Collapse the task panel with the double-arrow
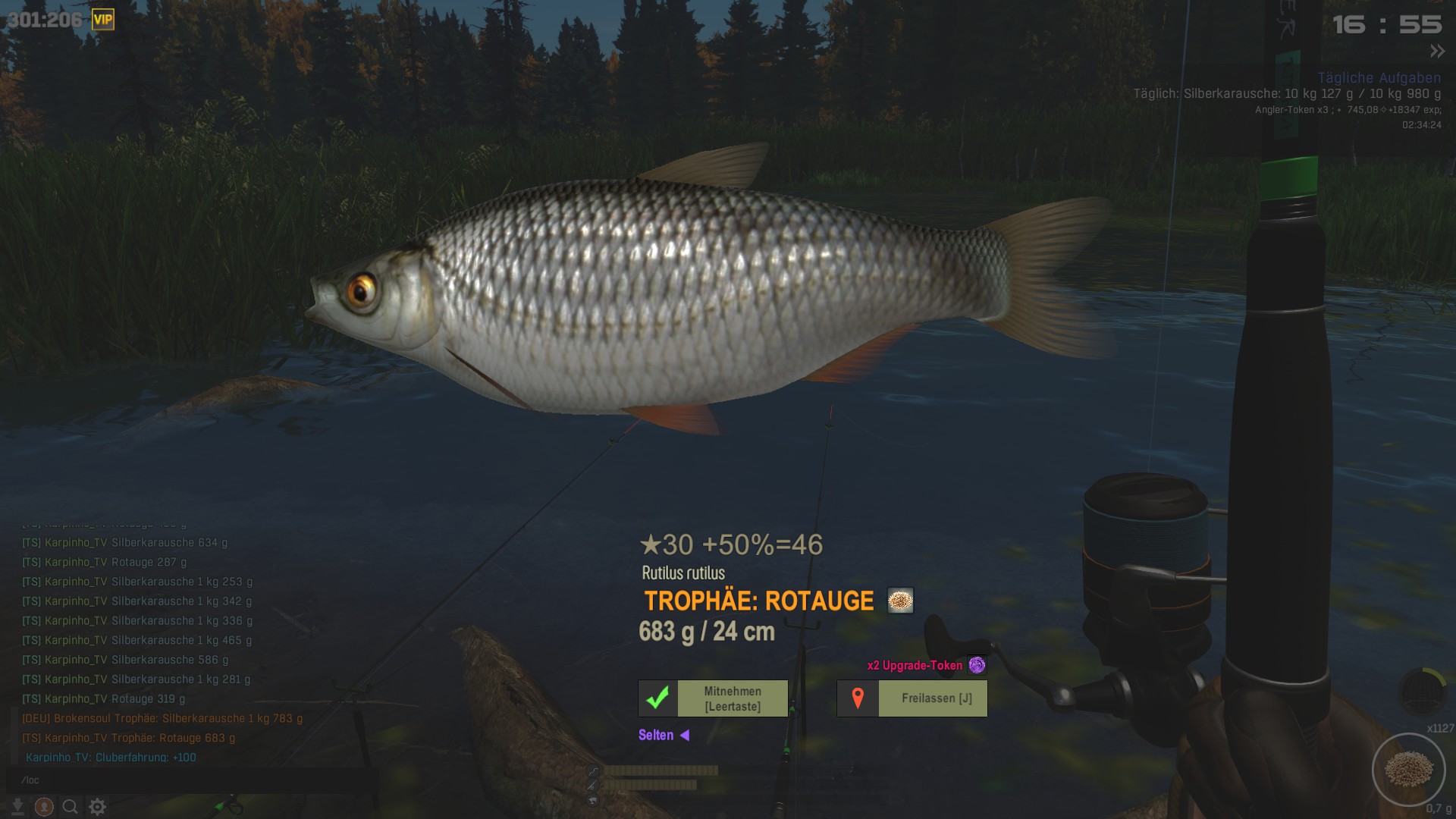1456x819 pixels. tap(1437, 52)
